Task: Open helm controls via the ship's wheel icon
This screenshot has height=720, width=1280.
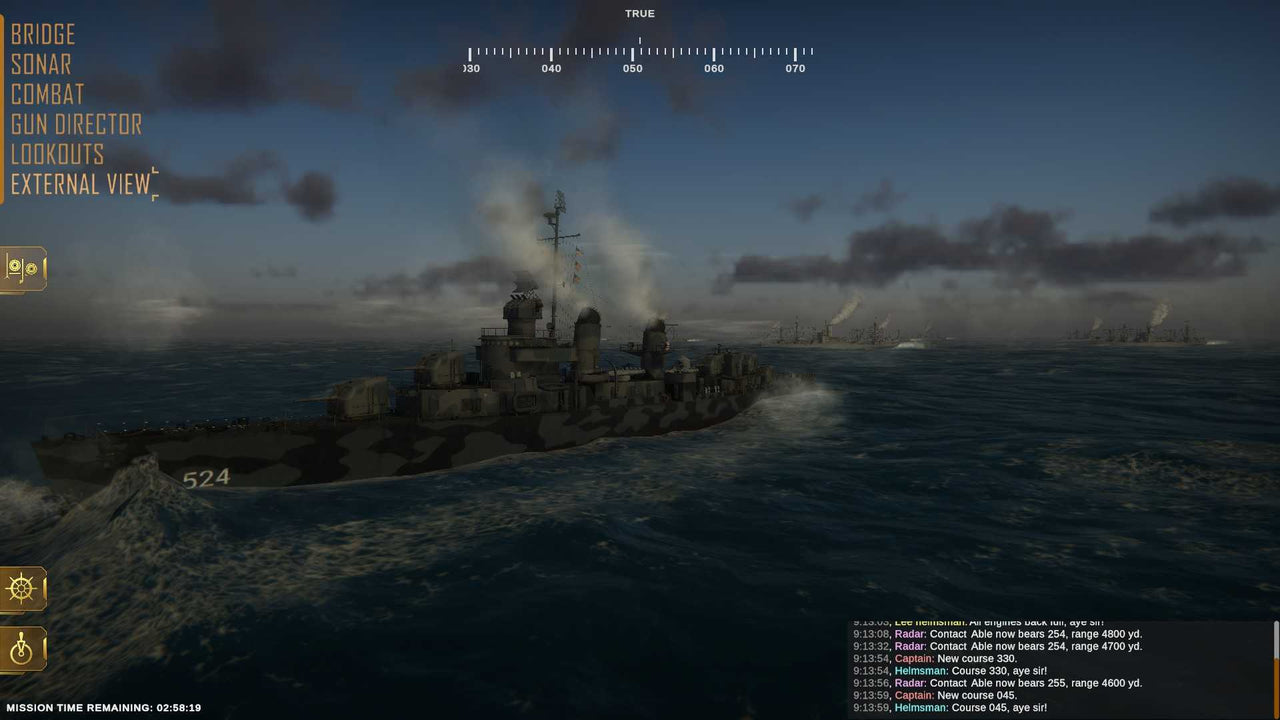Action: tap(22, 589)
